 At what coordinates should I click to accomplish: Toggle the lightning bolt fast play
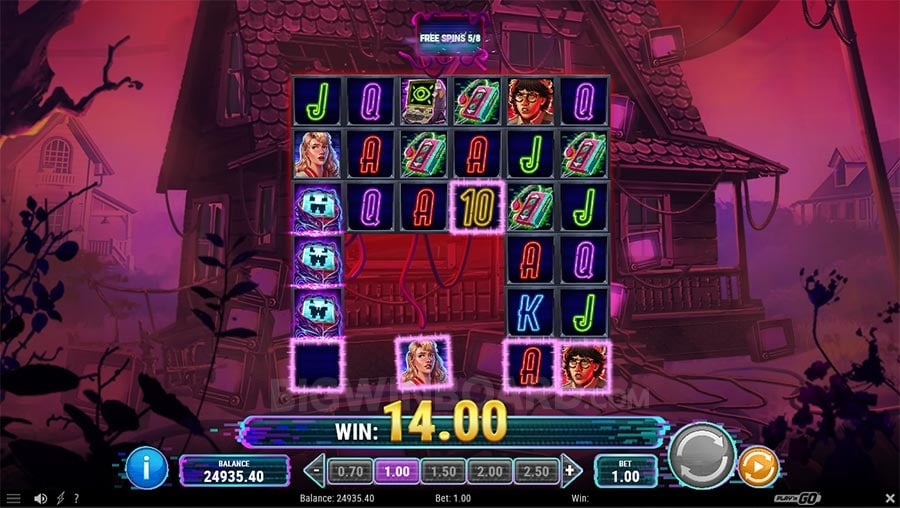pos(61,498)
